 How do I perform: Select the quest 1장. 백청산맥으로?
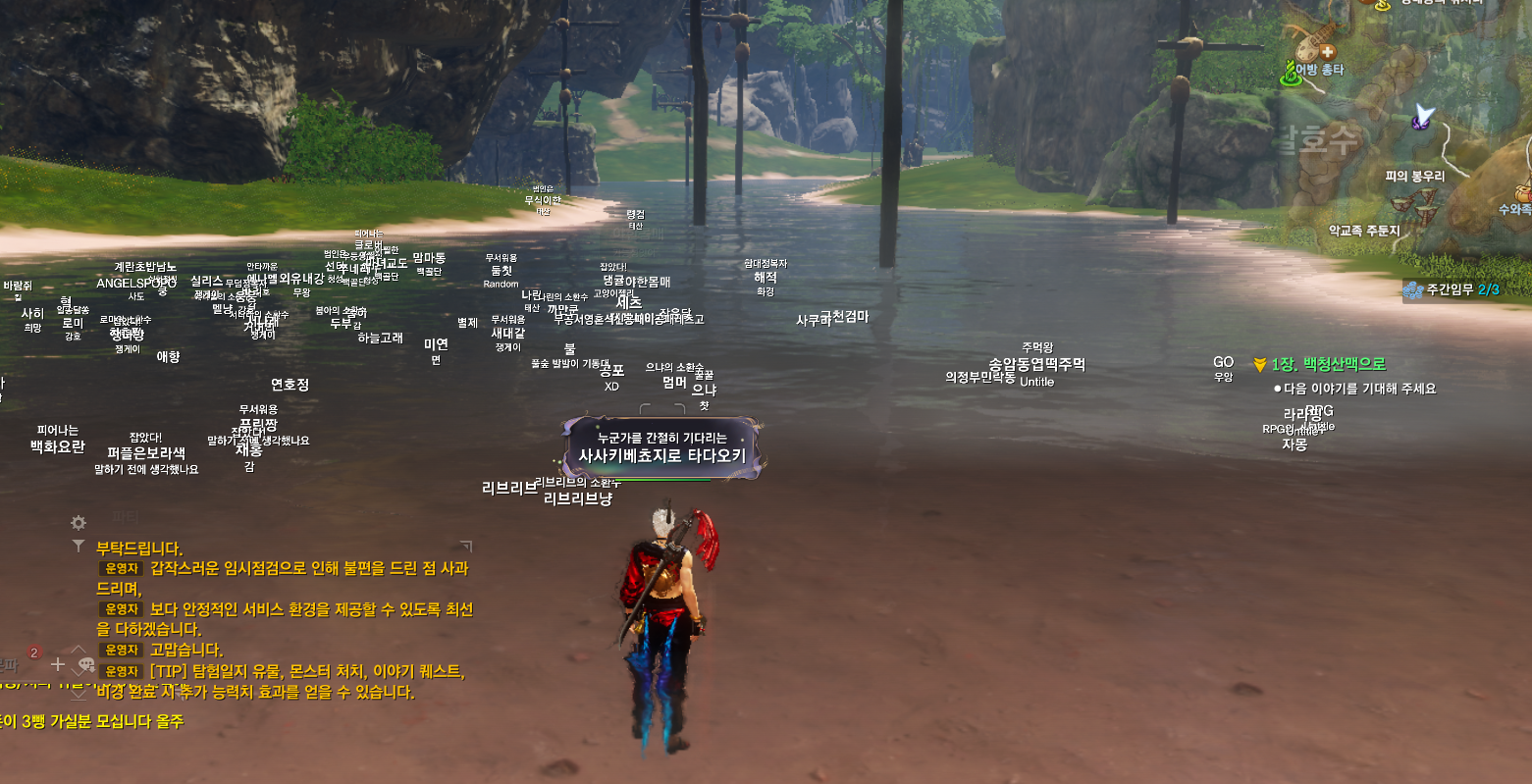1327,364
